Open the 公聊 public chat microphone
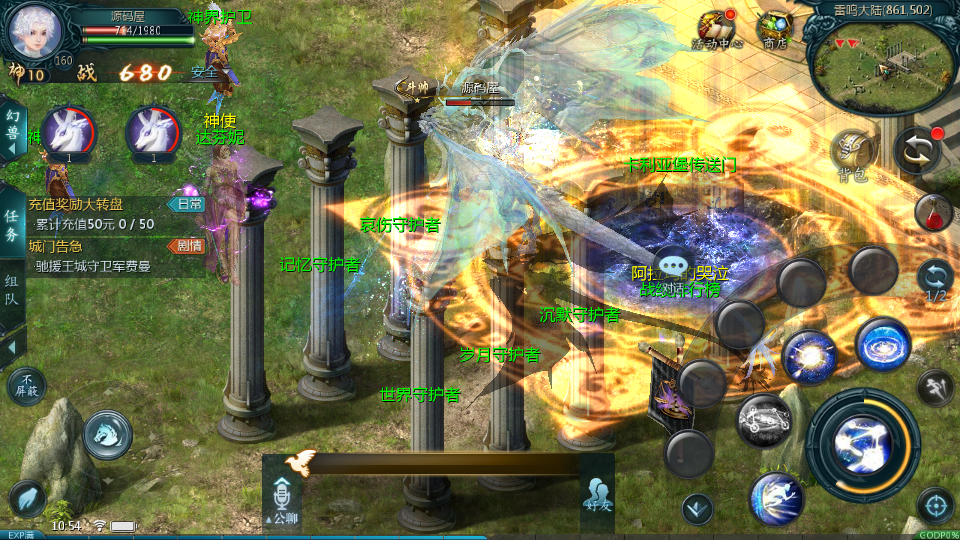The image size is (960, 540). coord(281,496)
